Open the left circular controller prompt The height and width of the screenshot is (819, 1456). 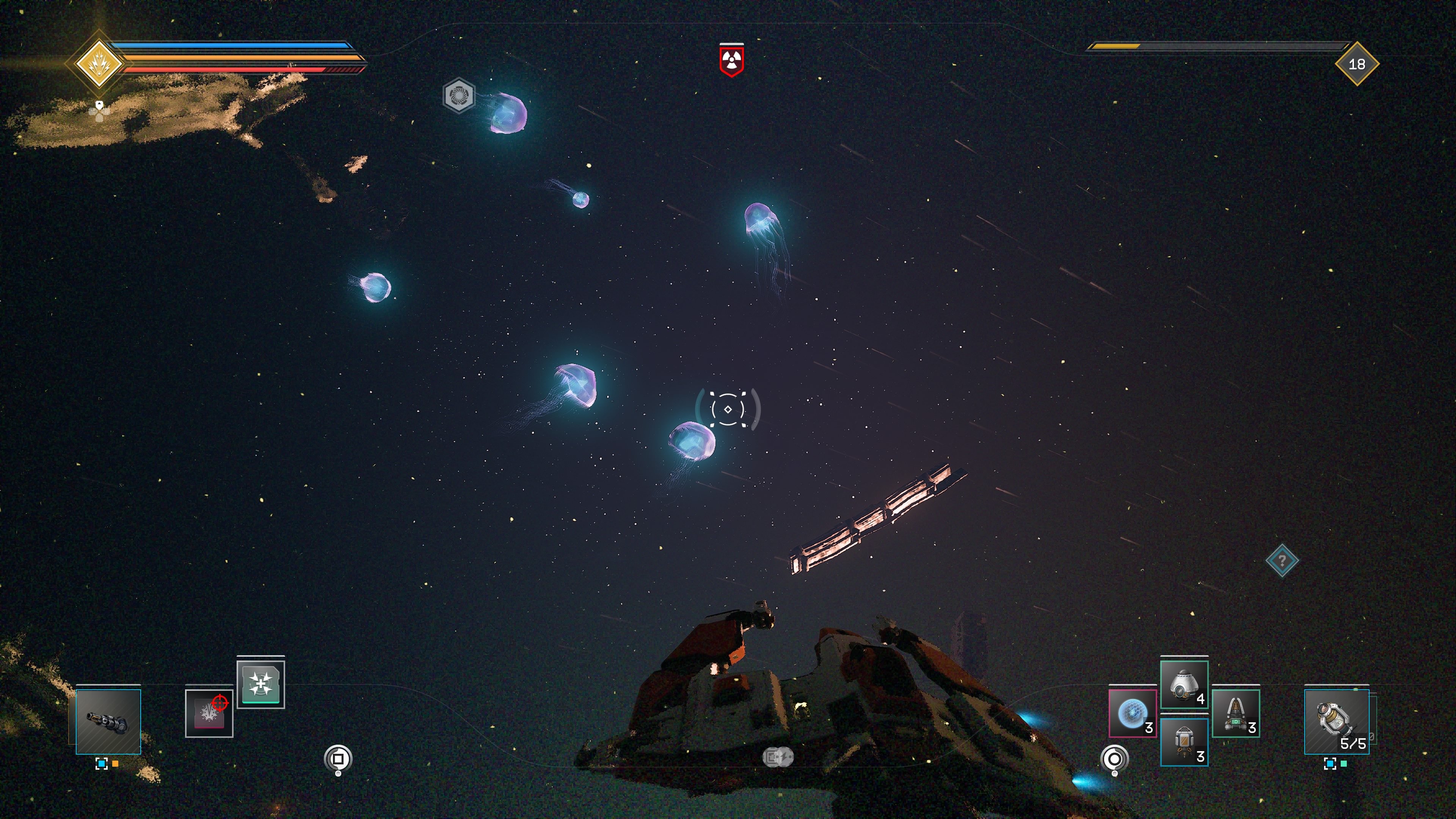(x=338, y=758)
